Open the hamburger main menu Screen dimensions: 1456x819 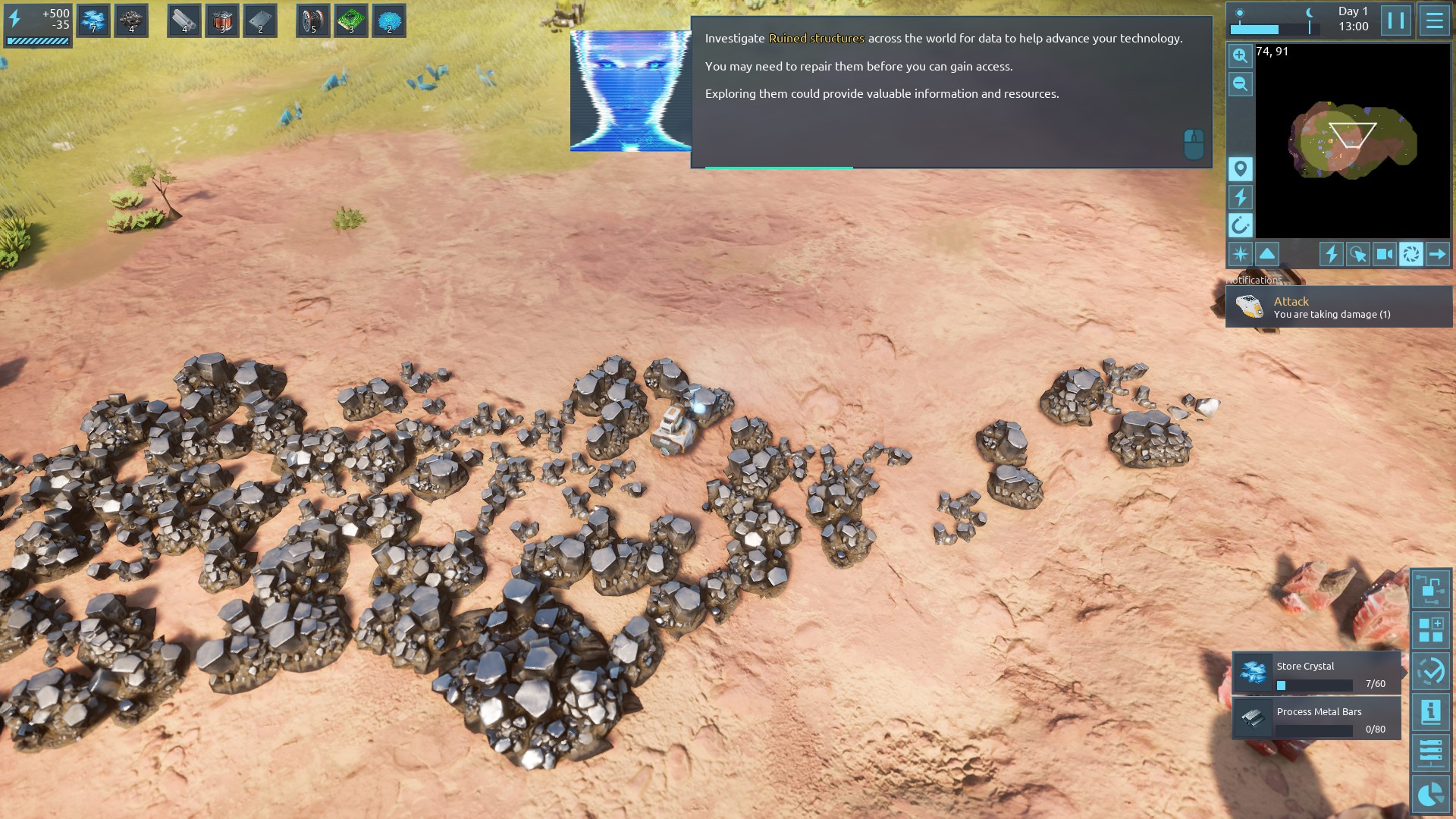(1434, 20)
